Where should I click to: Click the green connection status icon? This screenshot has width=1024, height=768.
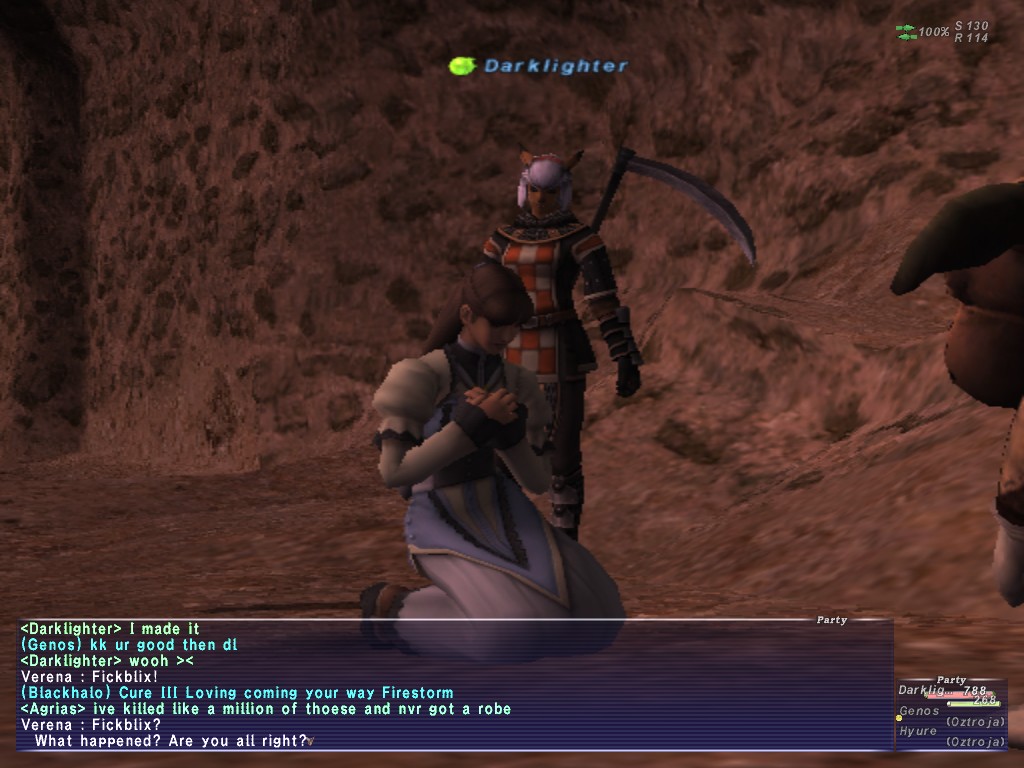906,32
